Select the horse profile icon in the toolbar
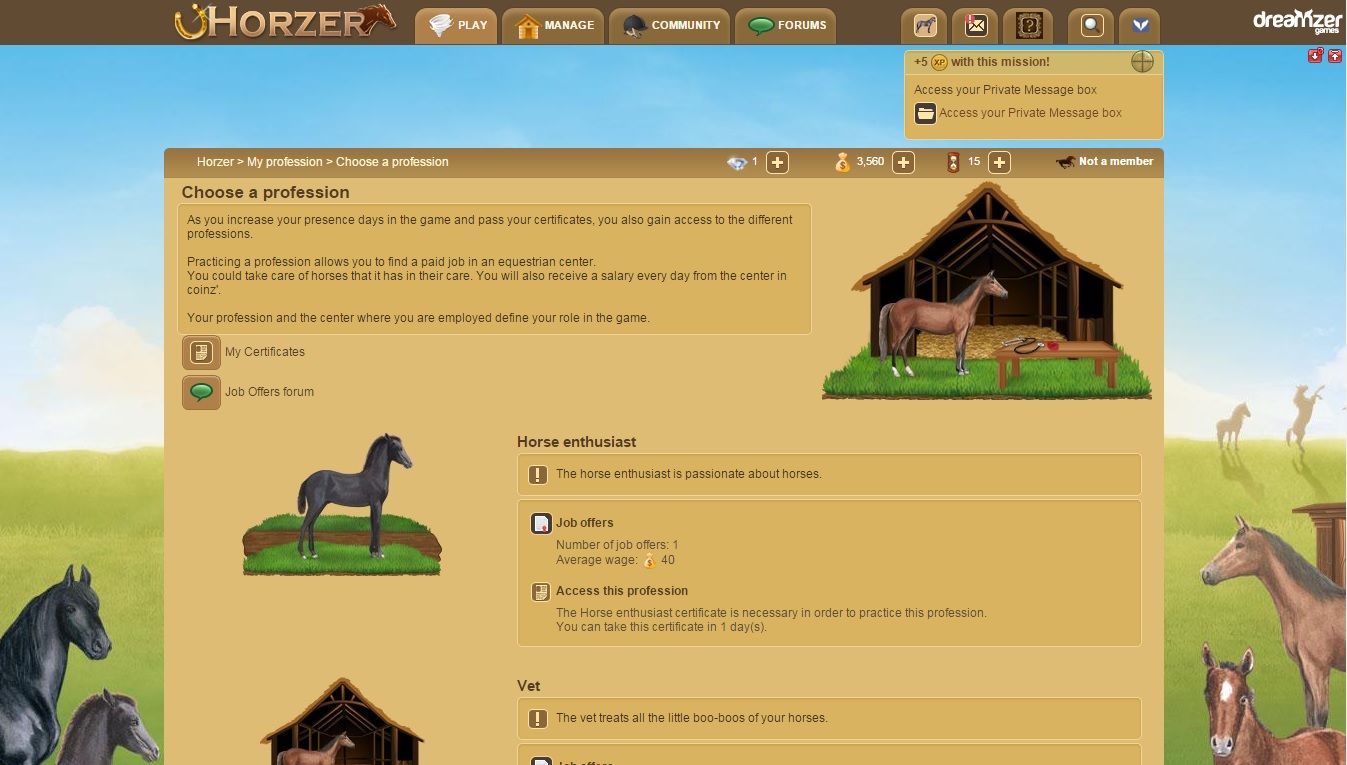The width and height of the screenshot is (1347, 765). [924, 25]
